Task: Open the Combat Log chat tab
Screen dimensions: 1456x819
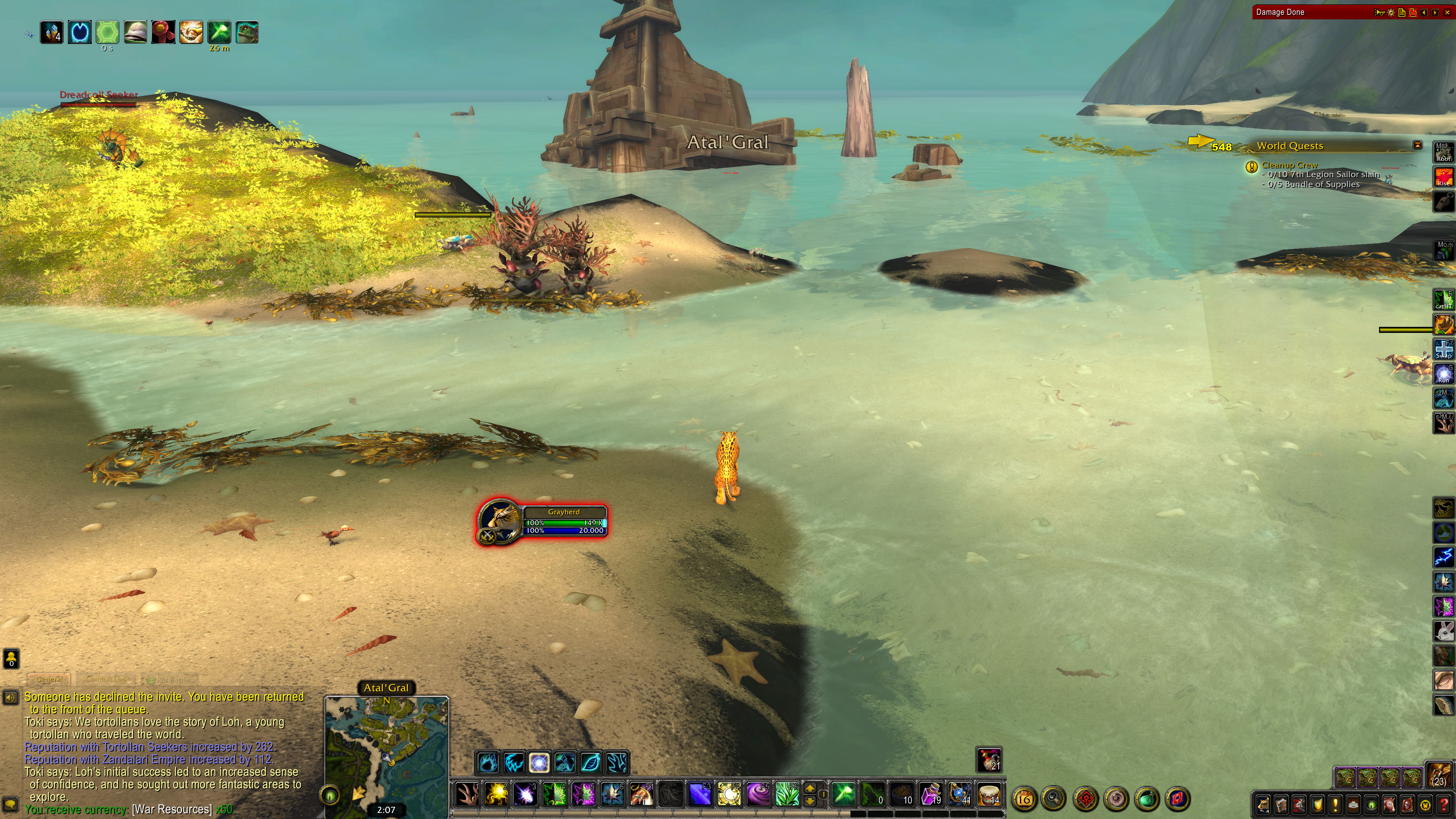Action: point(106,679)
